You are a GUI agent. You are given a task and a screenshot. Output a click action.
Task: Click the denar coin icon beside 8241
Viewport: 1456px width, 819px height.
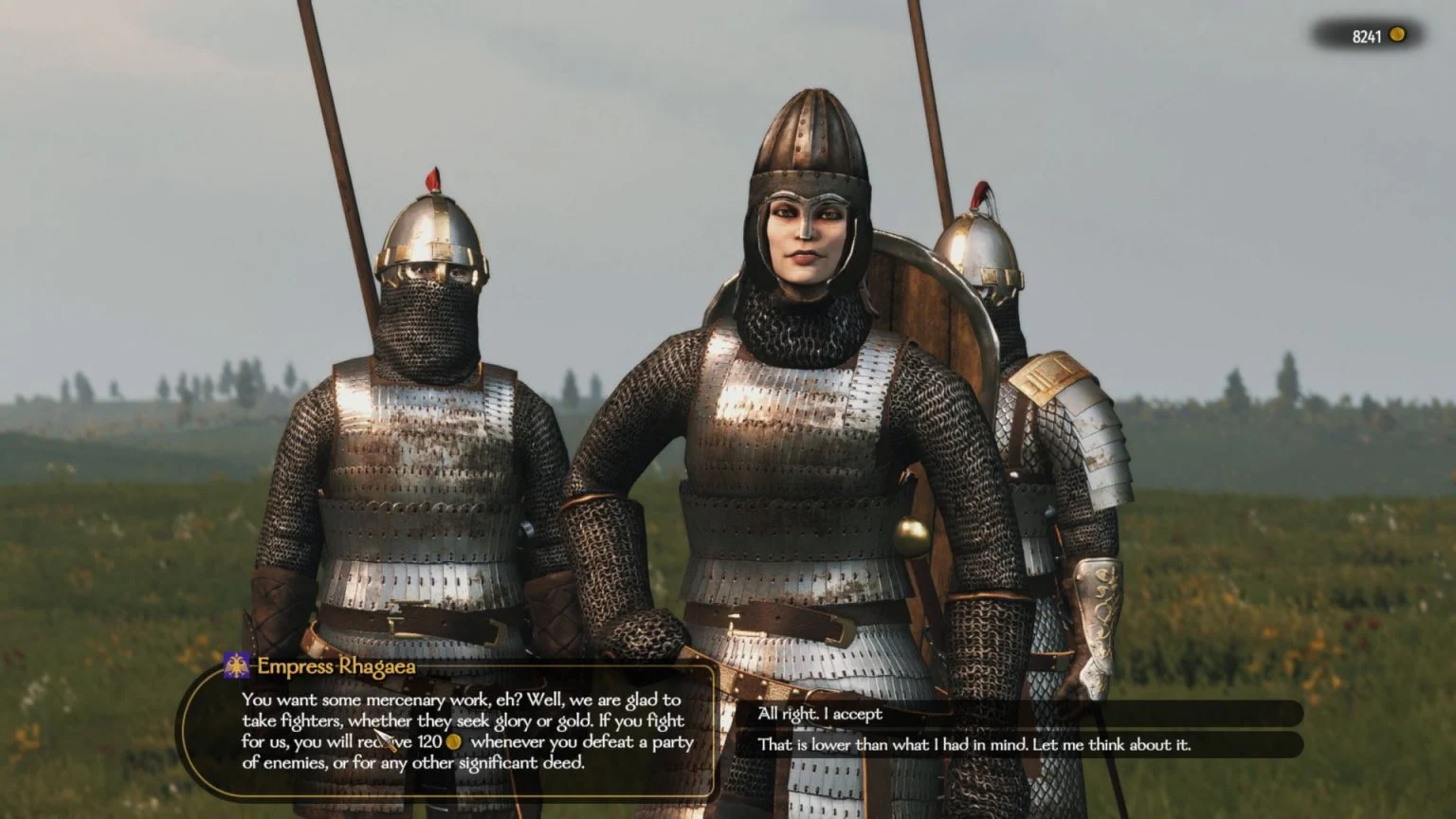coord(1397,34)
